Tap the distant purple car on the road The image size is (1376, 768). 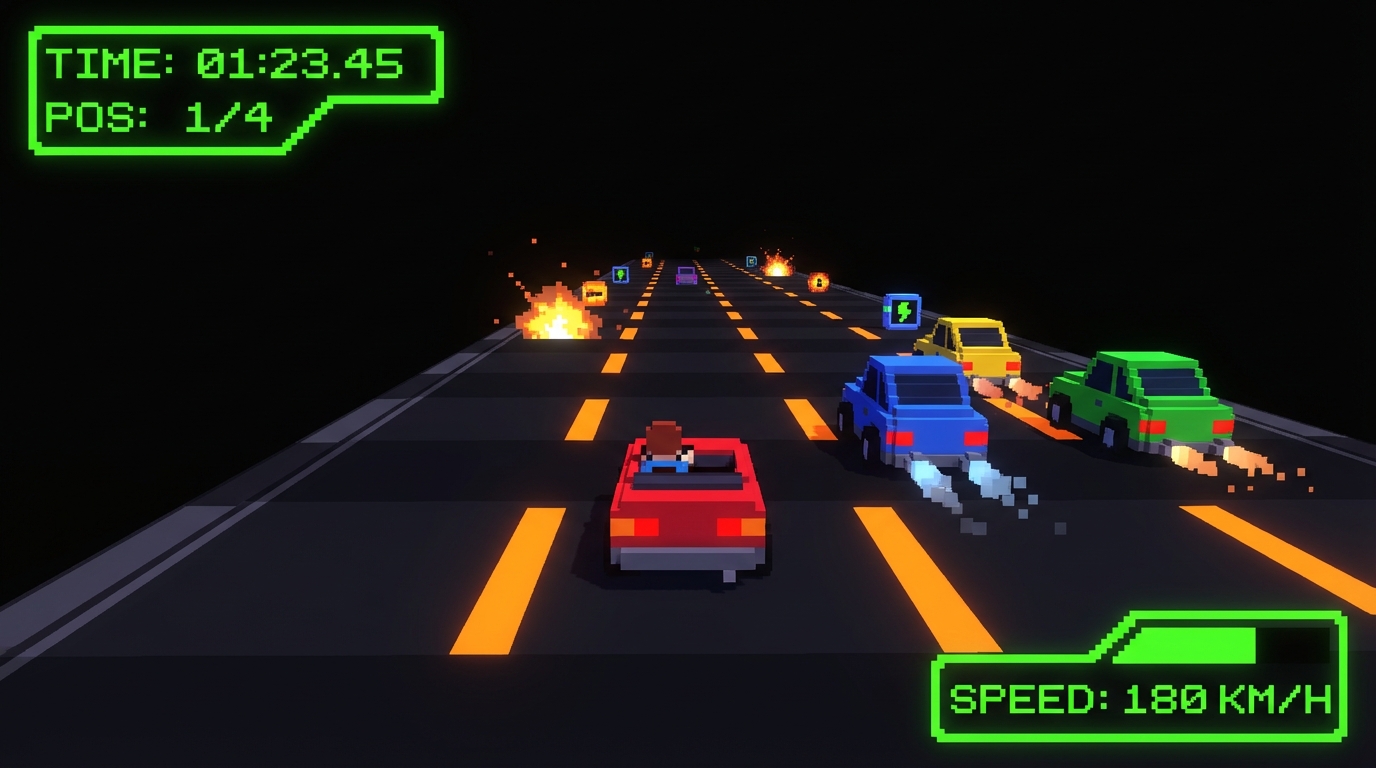(686, 276)
